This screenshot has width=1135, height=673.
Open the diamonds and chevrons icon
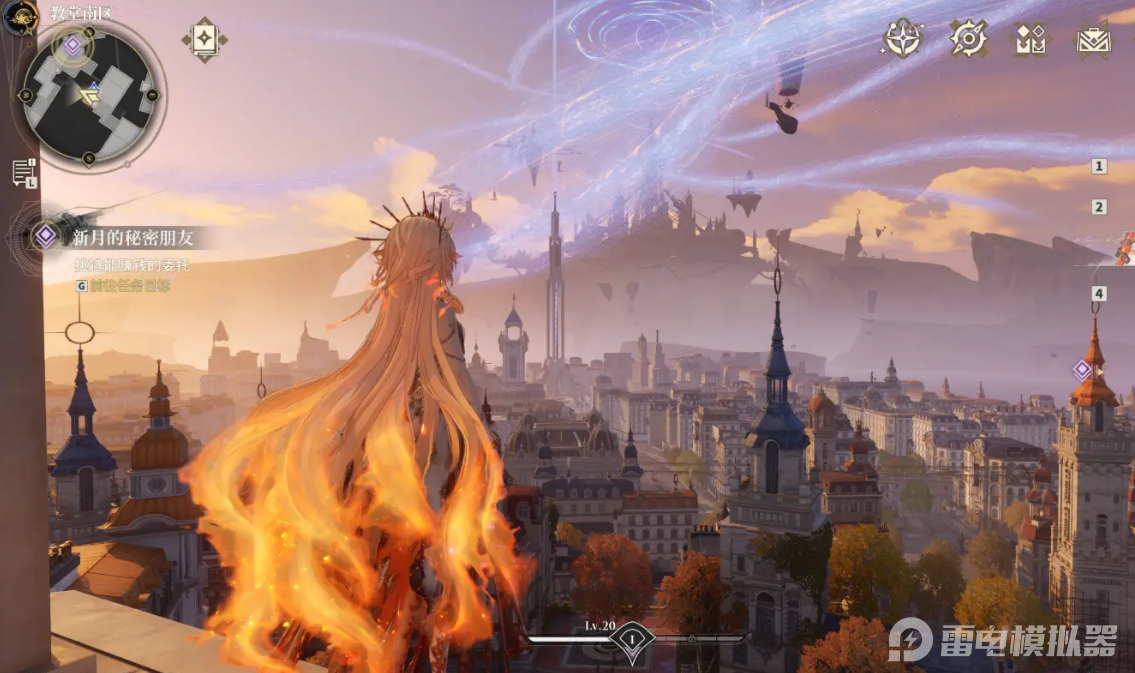point(1030,40)
